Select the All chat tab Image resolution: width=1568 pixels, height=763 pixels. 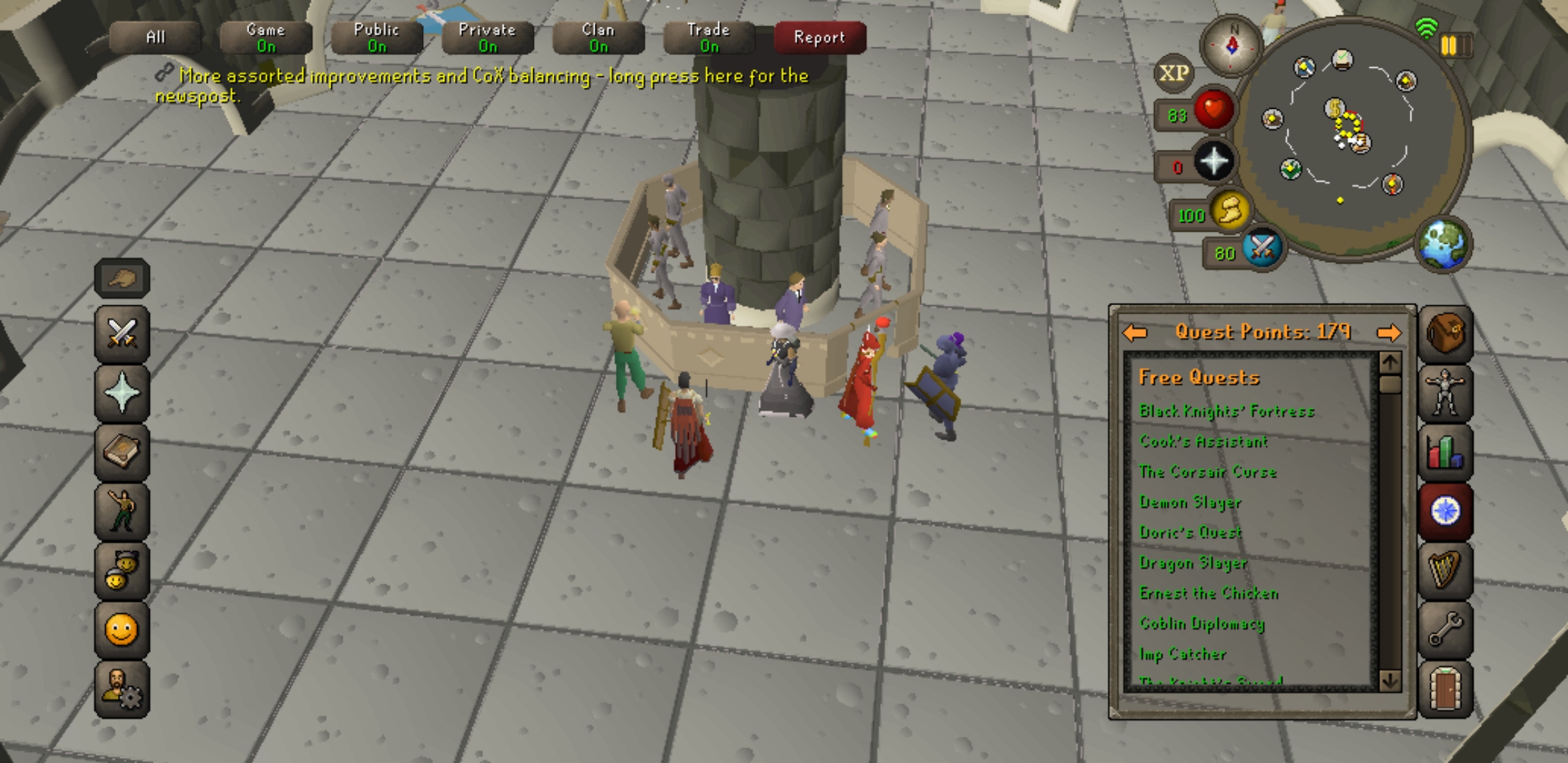tap(155, 37)
